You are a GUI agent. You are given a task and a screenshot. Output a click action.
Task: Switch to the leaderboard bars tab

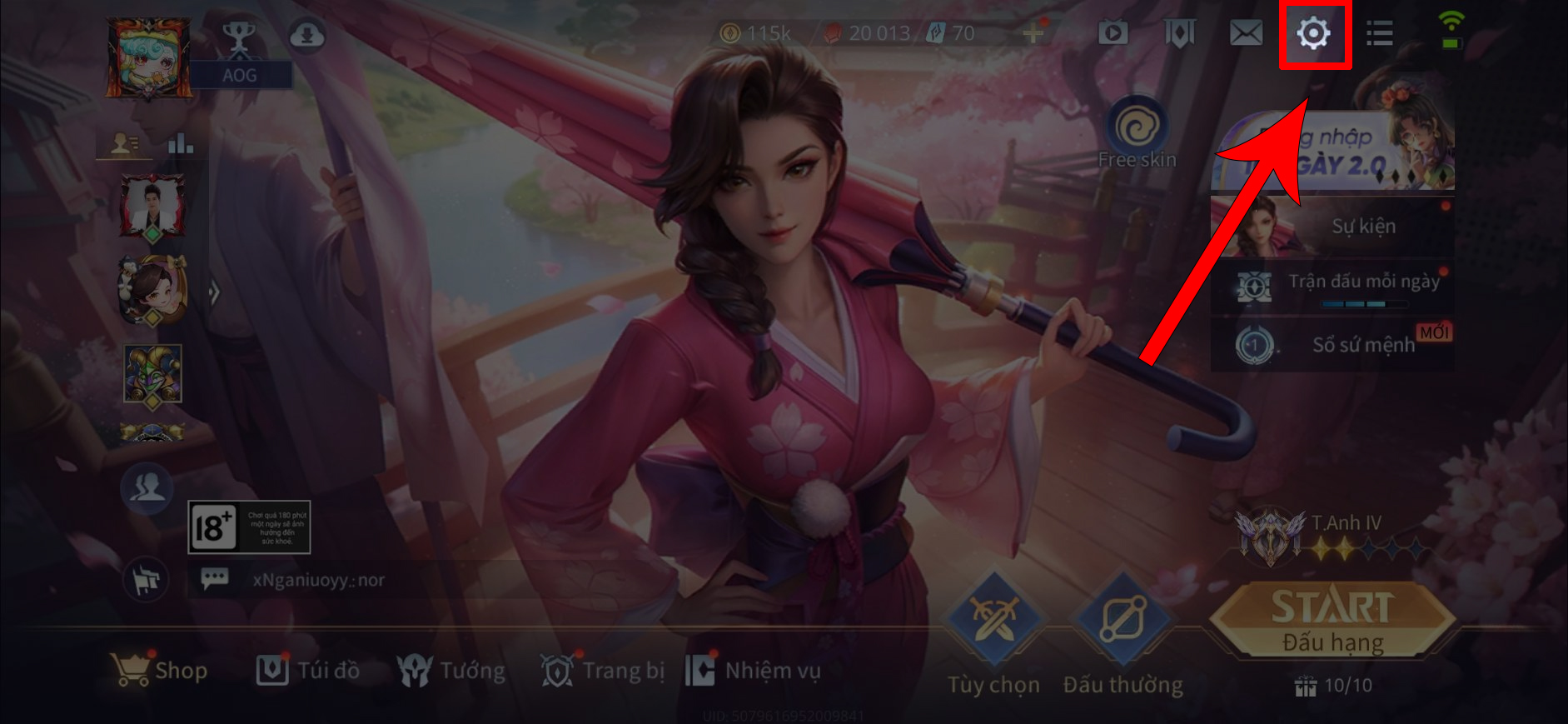[180, 144]
